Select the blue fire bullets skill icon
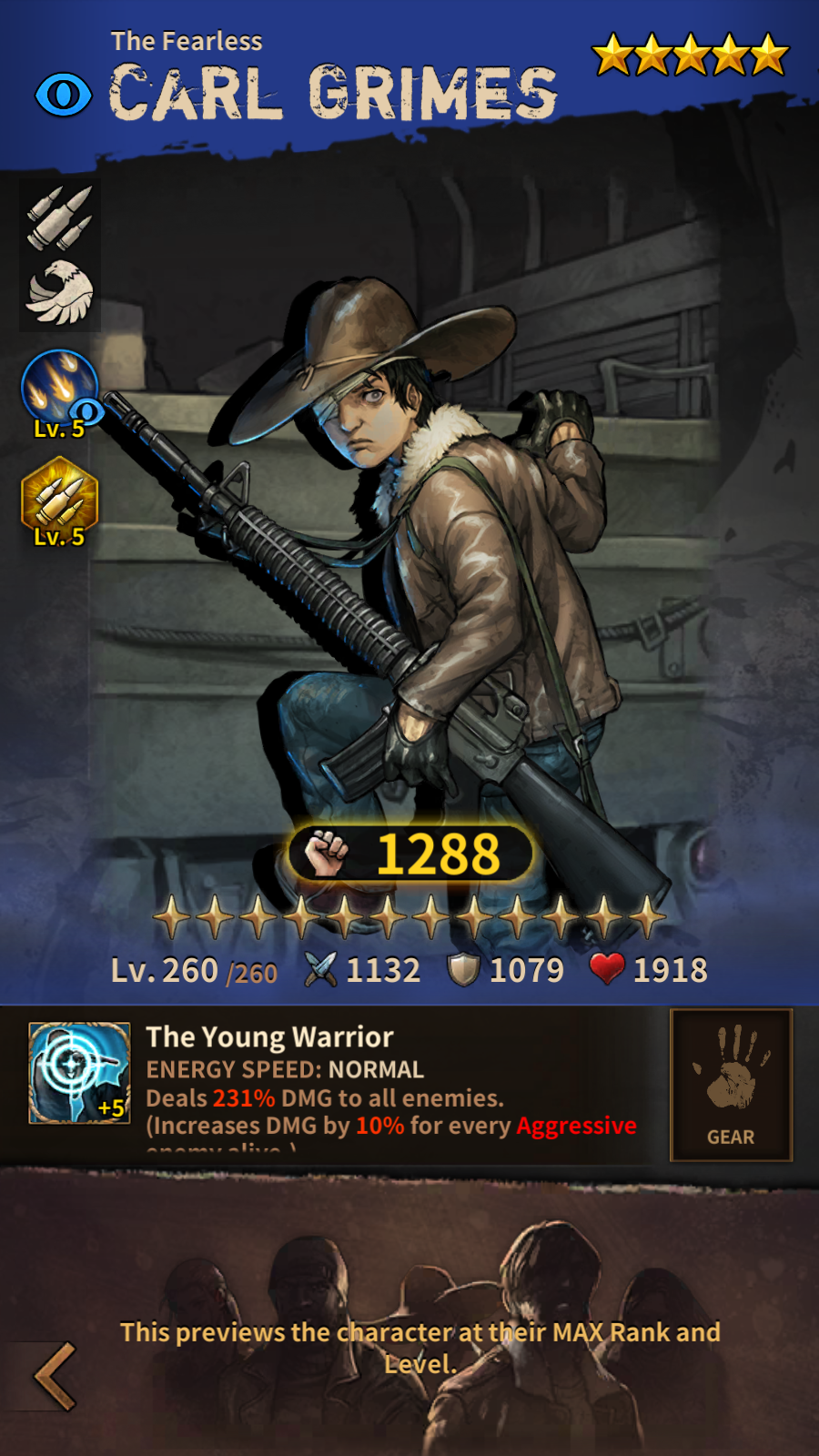 59,389
